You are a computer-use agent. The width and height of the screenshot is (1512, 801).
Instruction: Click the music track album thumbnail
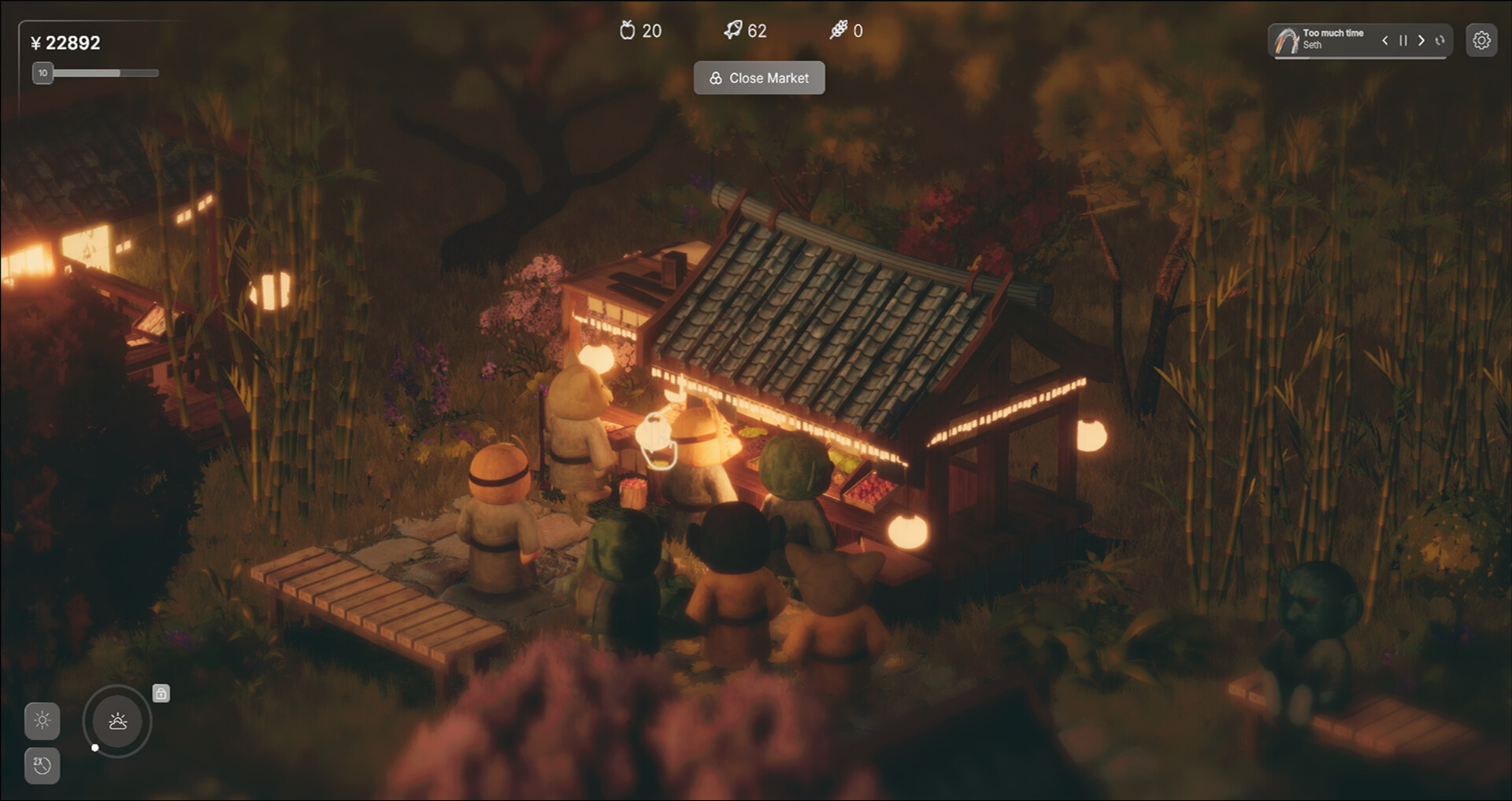tap(1287, 40)
